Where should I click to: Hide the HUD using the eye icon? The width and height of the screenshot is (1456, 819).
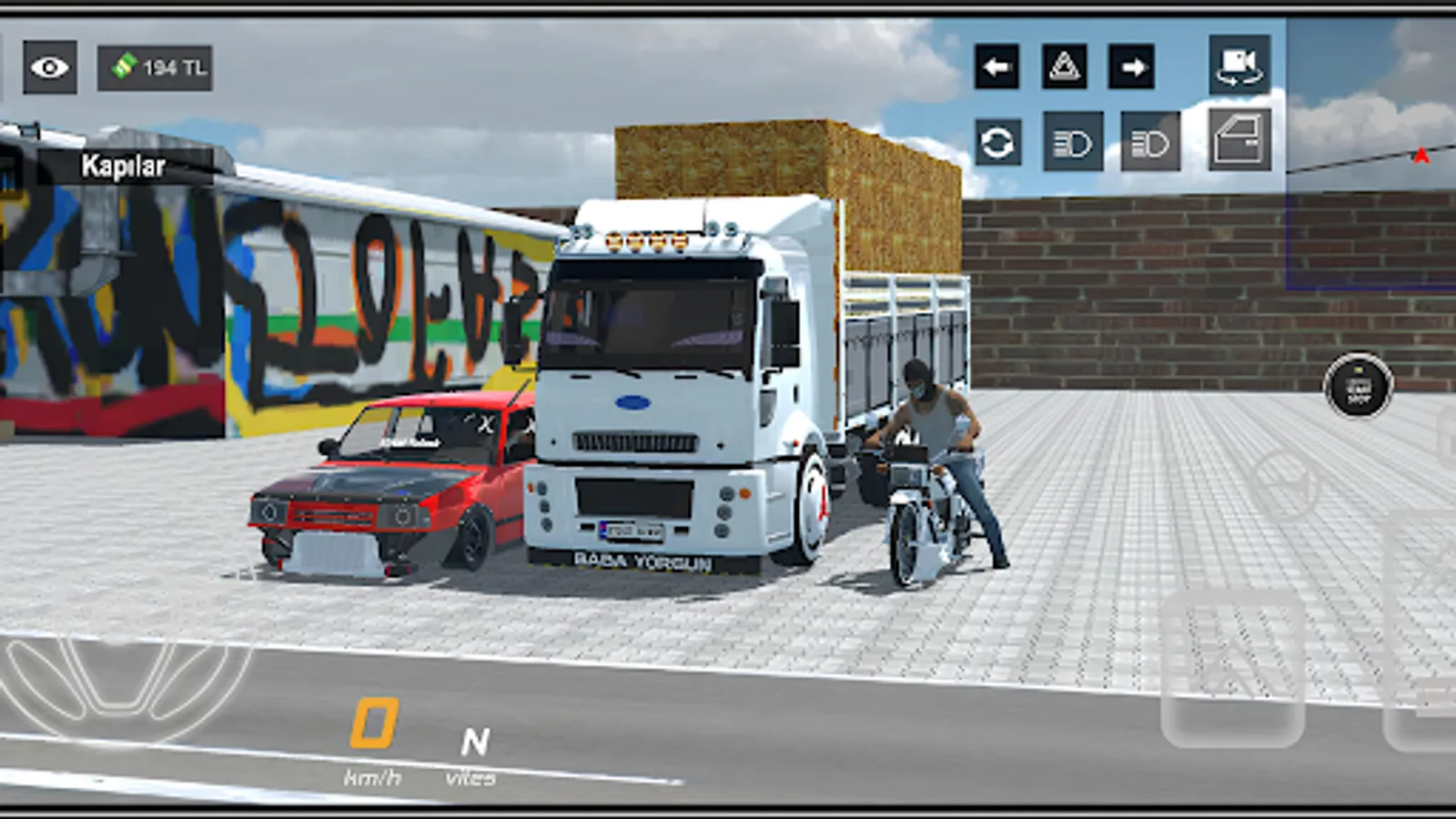(x=50, y=65)
